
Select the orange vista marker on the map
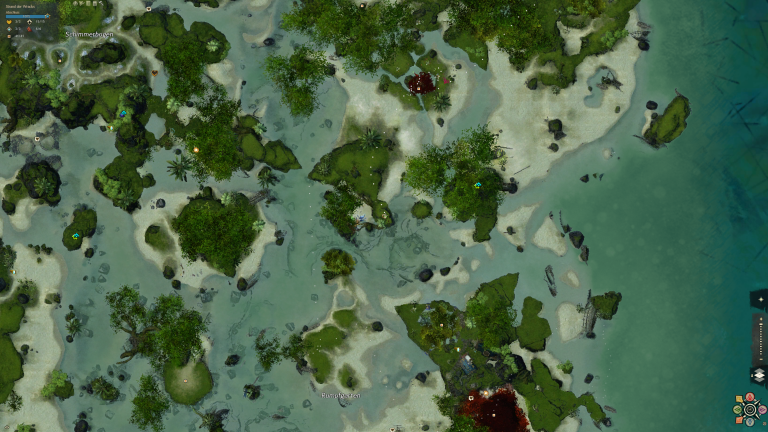[x=196, y=150]
